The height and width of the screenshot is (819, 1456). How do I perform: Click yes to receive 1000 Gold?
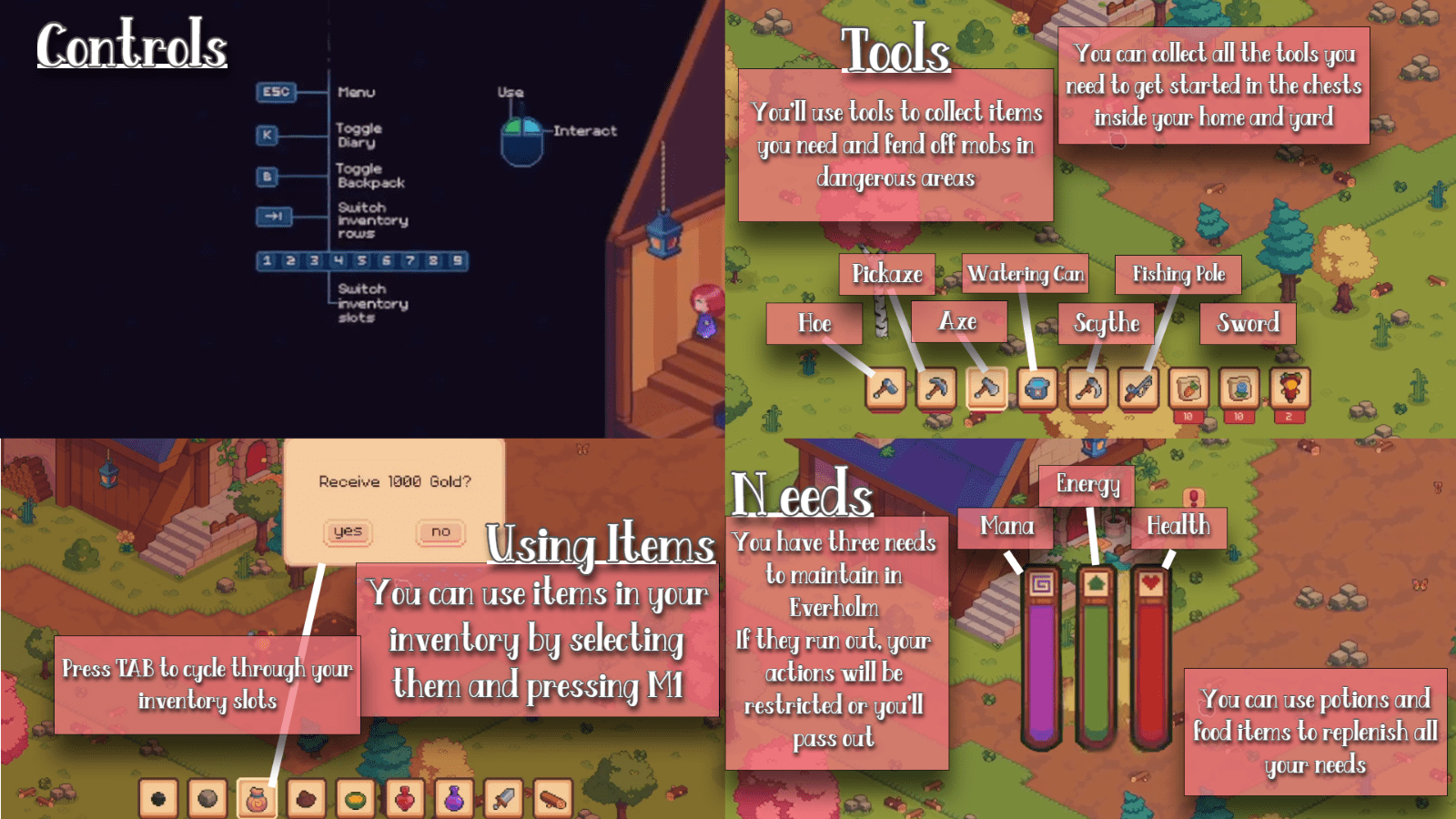pyautogui.click(x=349, y=533)
